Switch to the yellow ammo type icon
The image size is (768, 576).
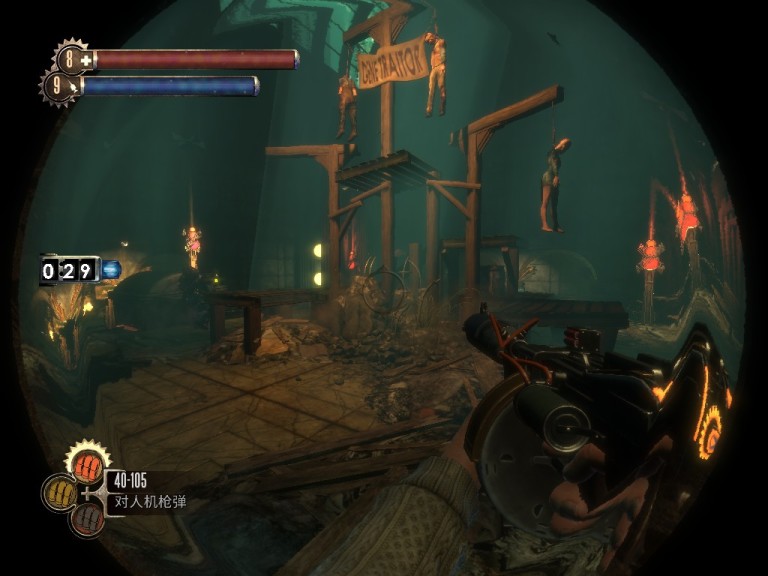click(60, 493)
